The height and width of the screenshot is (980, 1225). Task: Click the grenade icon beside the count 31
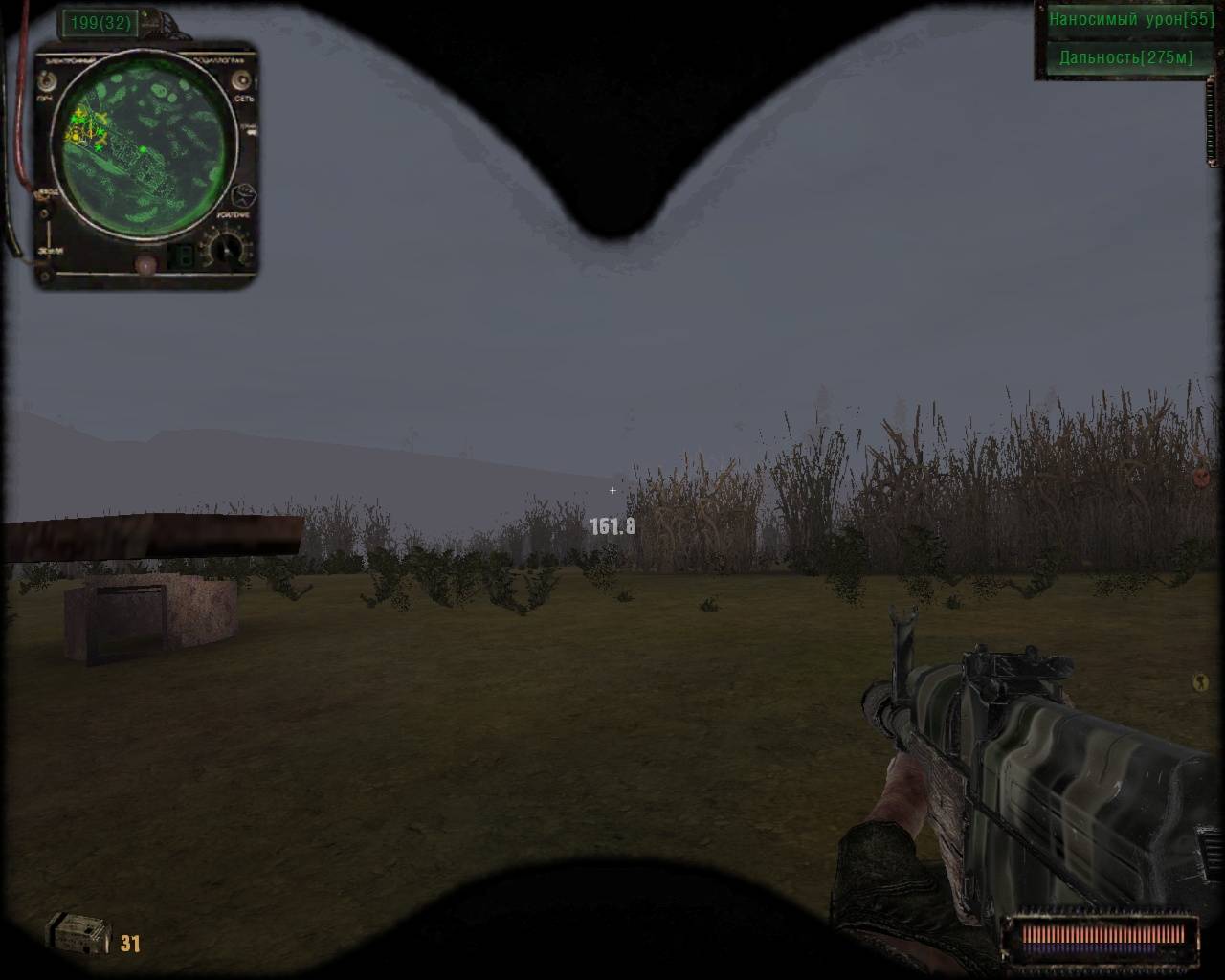point(78,933)
